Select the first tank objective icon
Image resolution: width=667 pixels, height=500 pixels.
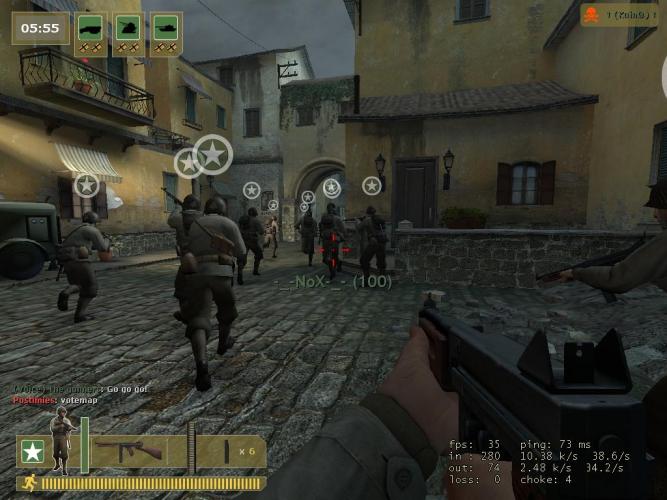pyautogui.click(x=91, y=28)
